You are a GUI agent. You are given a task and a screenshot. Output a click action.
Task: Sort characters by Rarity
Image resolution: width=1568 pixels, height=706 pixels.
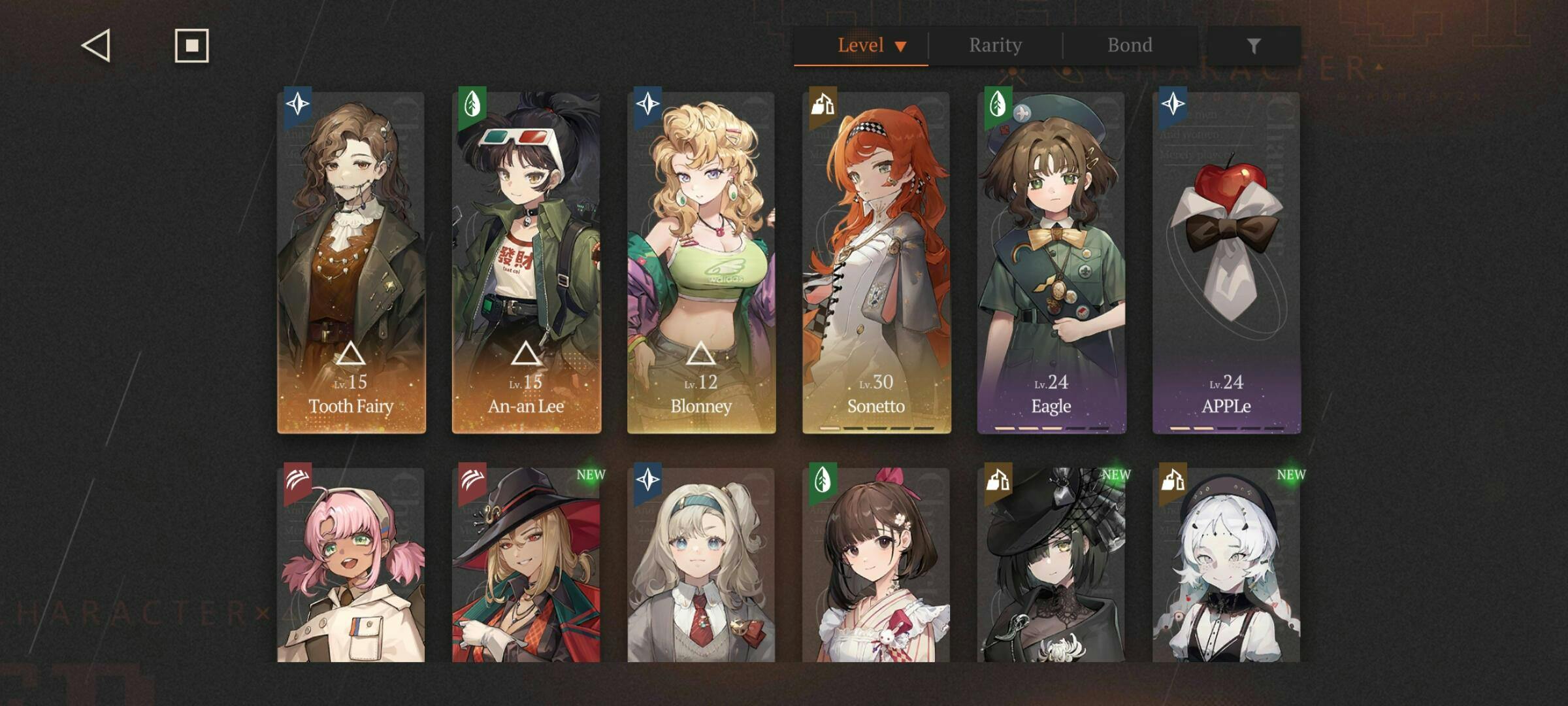(x=995, y=46)
